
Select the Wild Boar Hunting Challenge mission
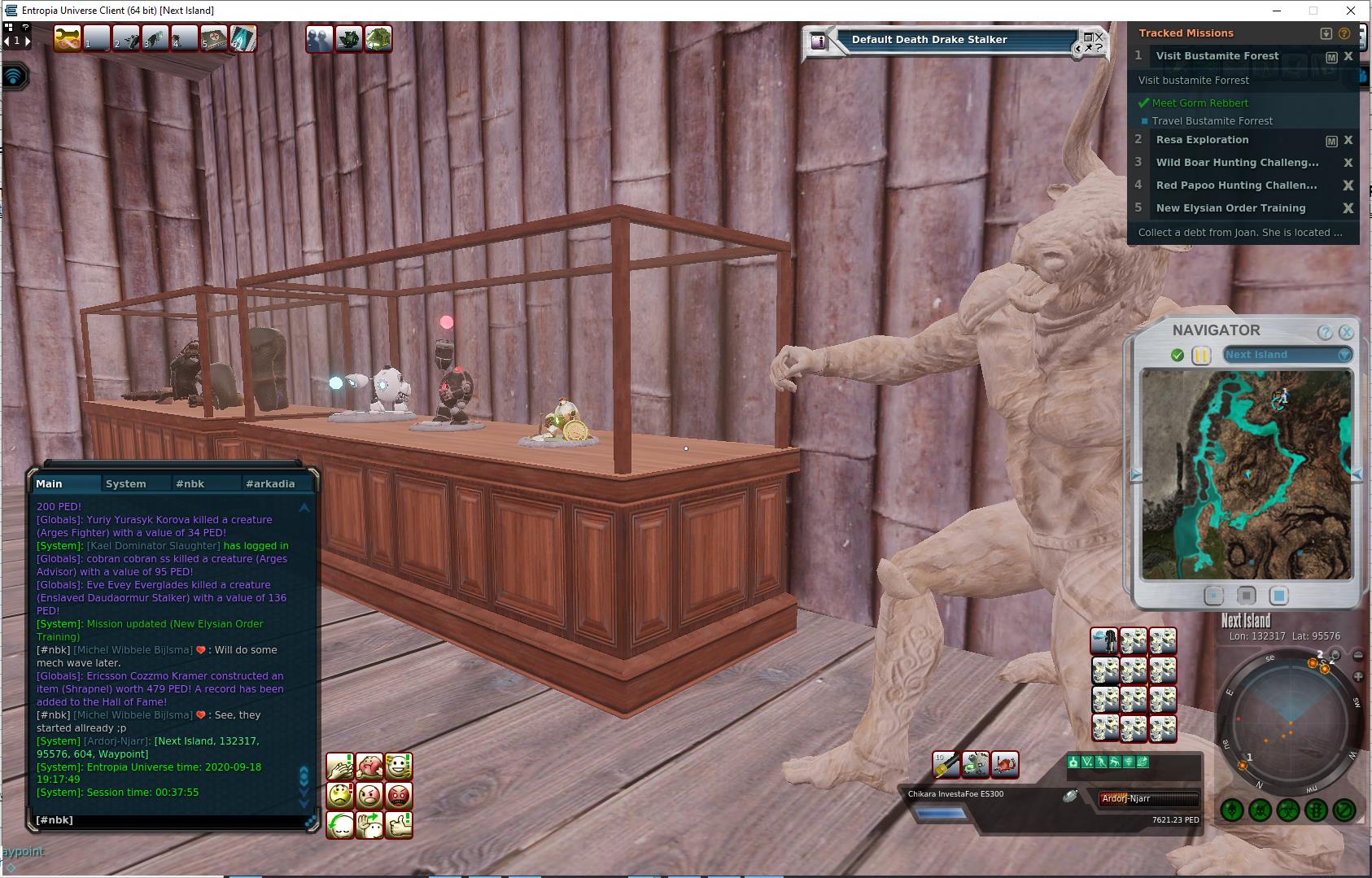click(1237, 163)
